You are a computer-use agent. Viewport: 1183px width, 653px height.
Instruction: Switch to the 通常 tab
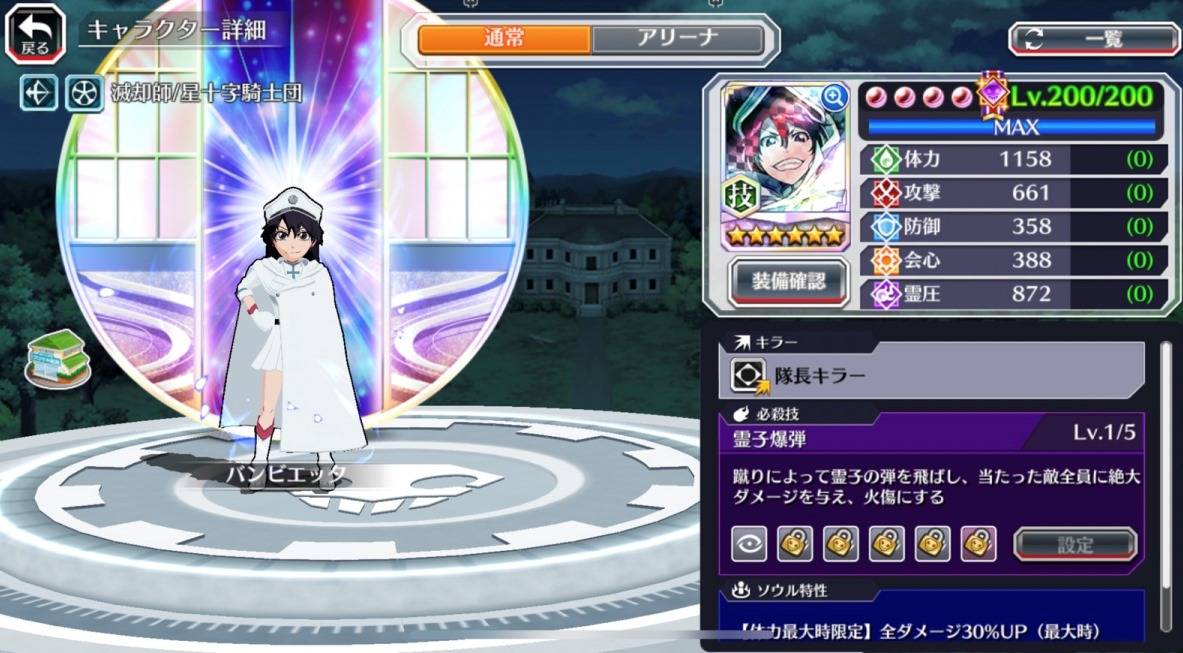click(x=504, y=39)
